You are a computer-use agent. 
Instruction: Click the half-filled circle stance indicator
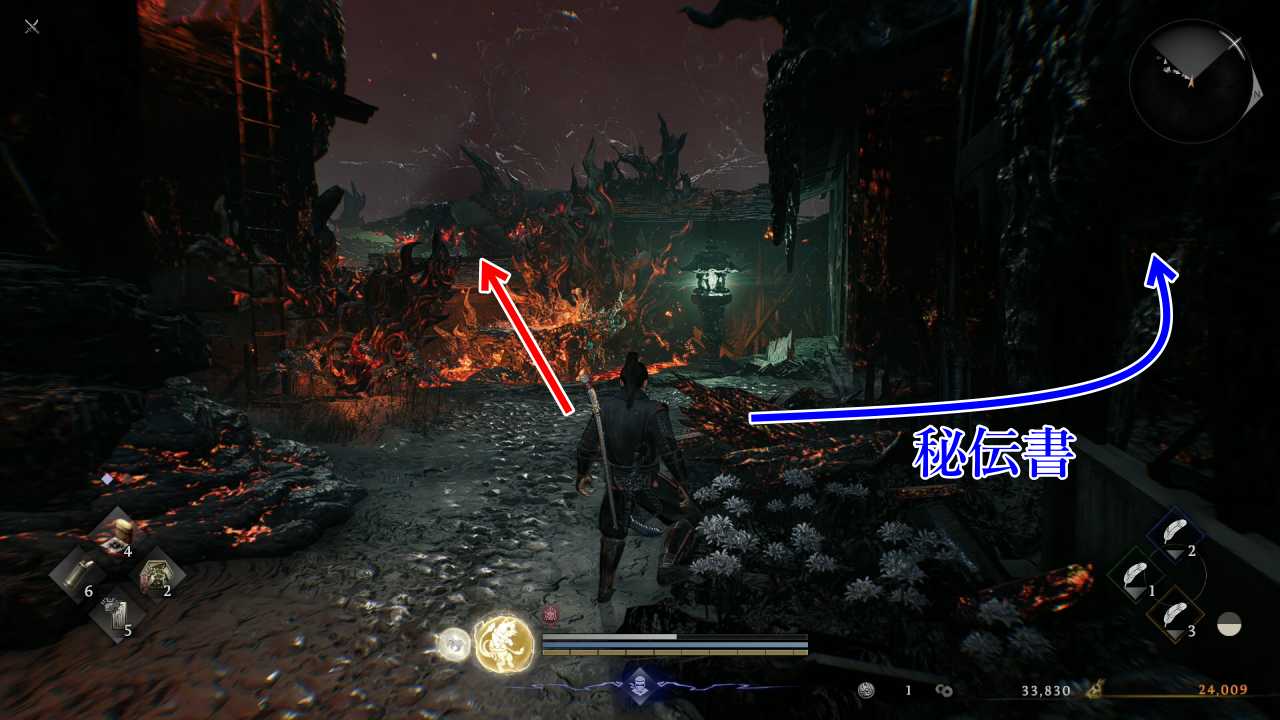(x=1229, y=625)
